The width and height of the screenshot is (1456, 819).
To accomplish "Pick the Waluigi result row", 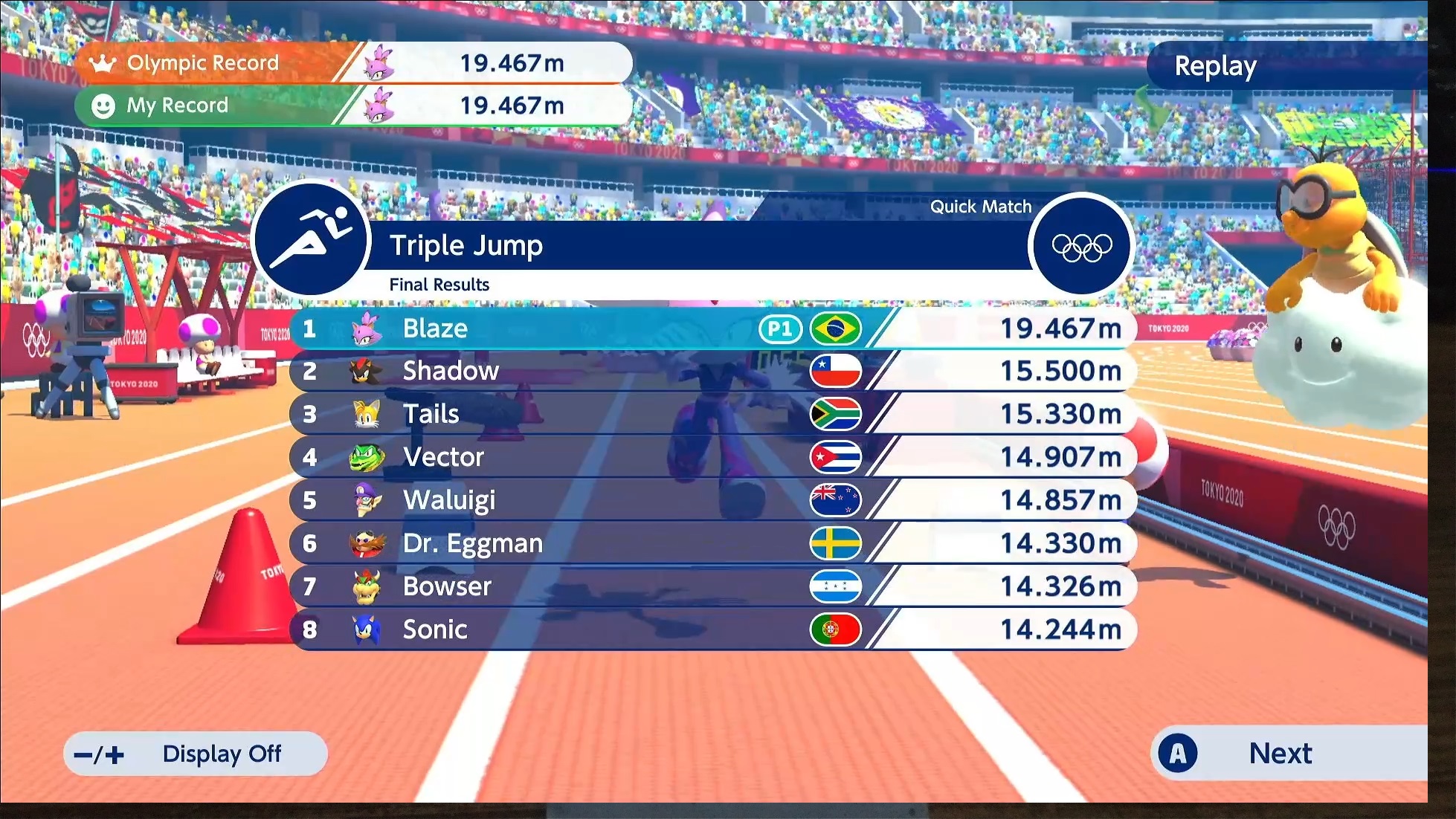I will [x=712, y=500].
